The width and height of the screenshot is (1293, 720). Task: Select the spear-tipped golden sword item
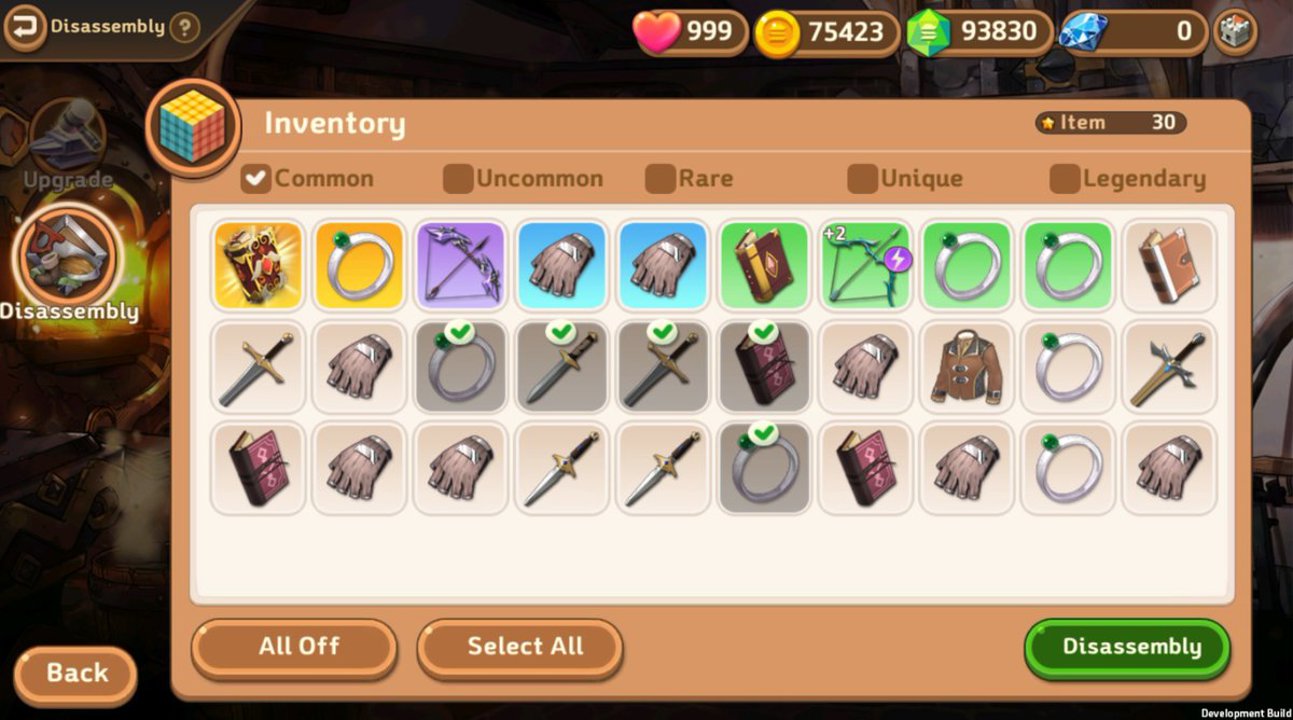click(1169, 367)
